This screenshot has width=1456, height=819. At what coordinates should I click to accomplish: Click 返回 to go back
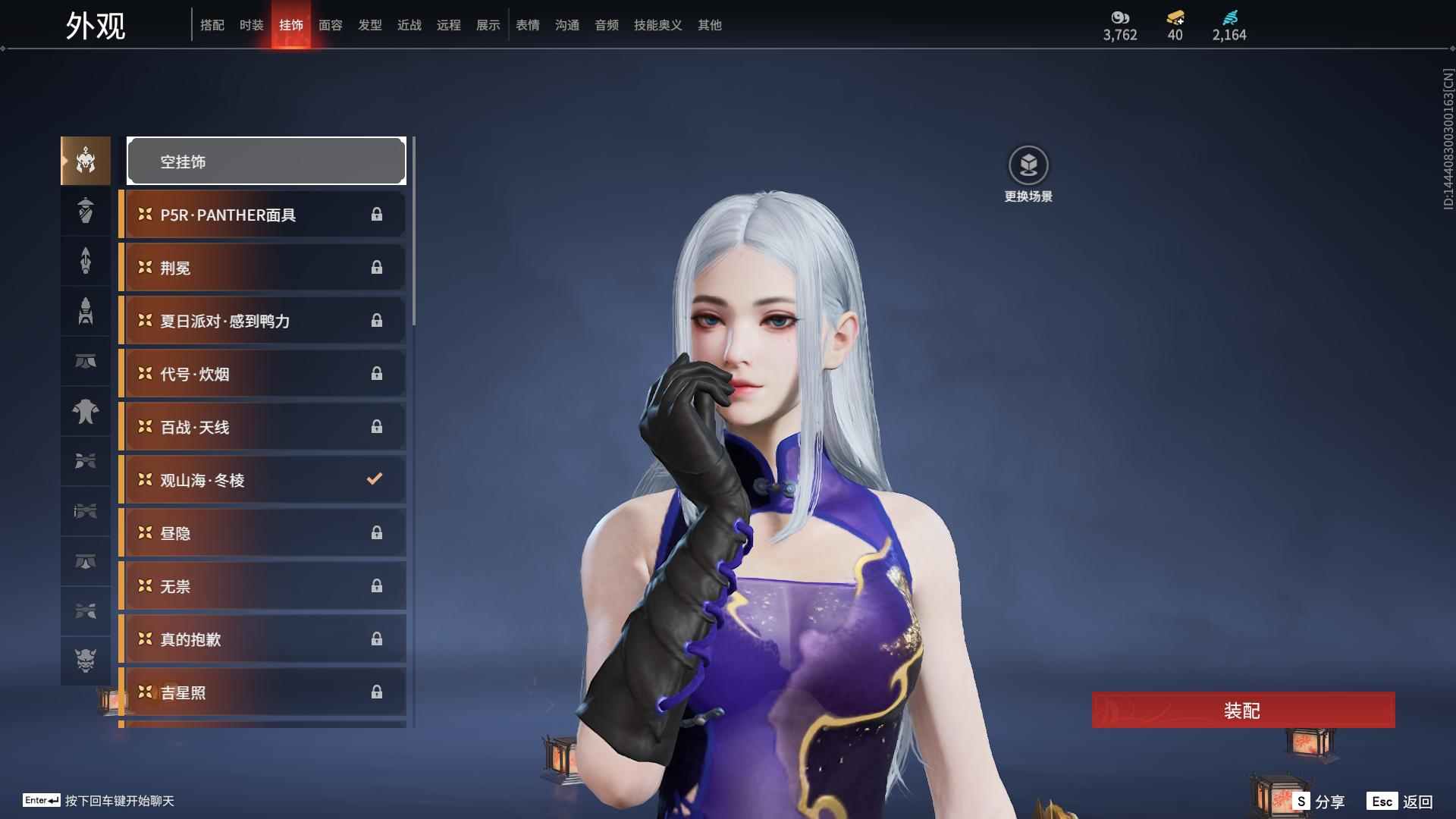pyautogui.click(x=1401, y=801)
